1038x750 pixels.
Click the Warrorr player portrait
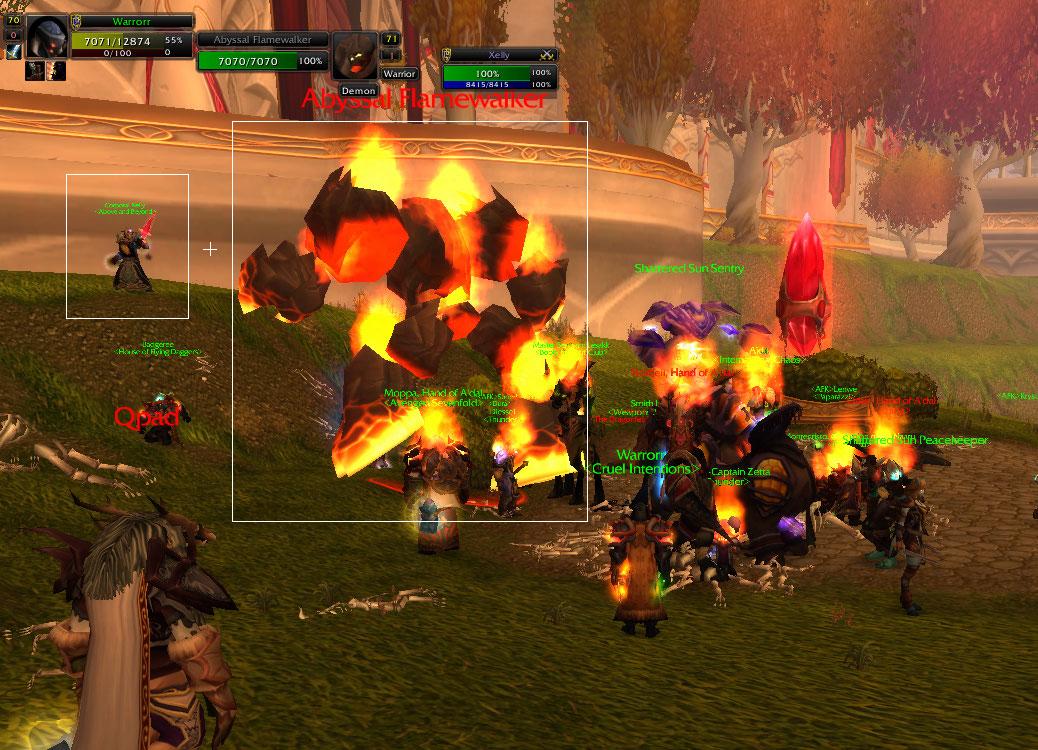47,38
